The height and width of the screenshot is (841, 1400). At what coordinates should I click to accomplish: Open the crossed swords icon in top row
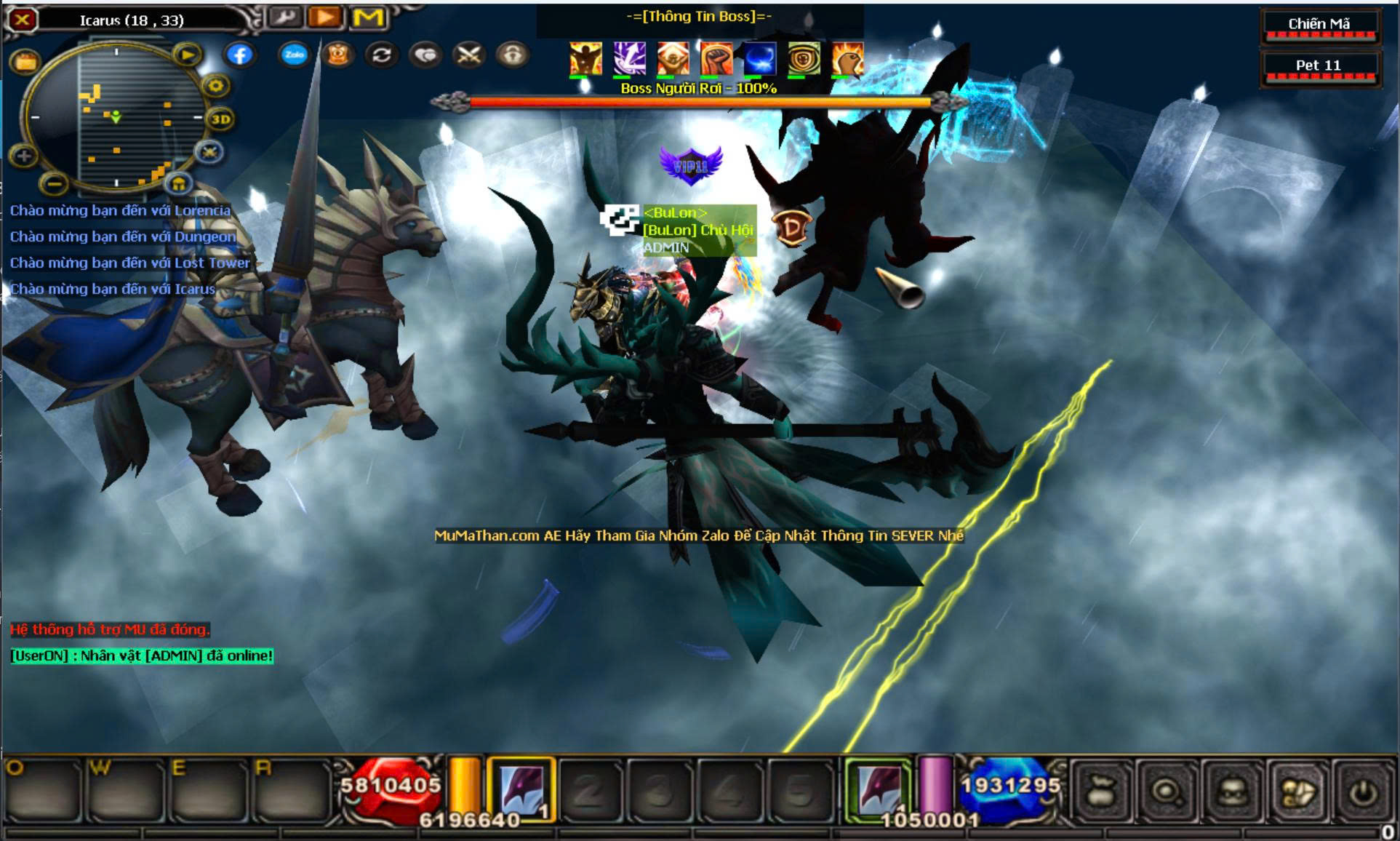[x=469, y=55]
